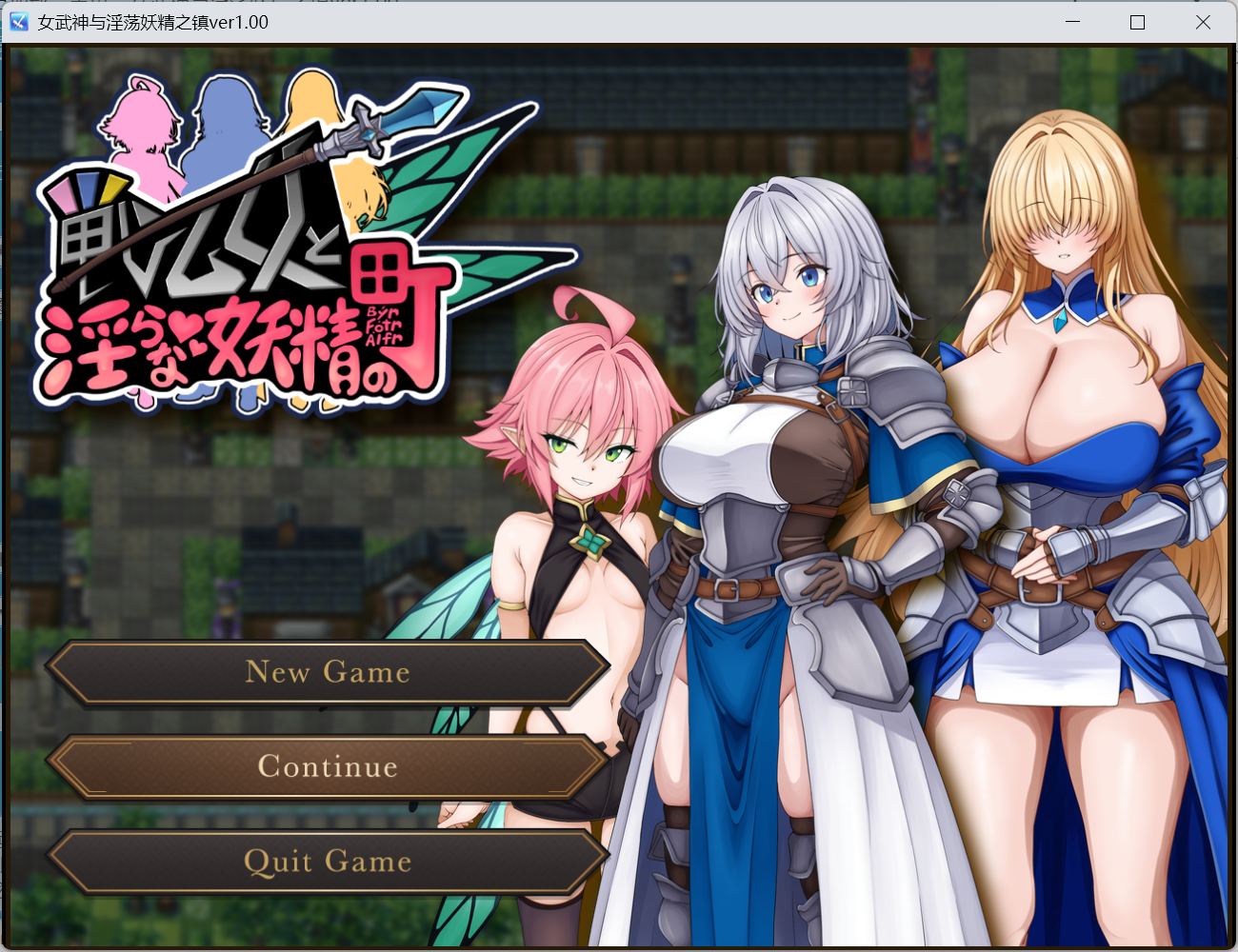Select Continue to load a saved game

point(329,766)
